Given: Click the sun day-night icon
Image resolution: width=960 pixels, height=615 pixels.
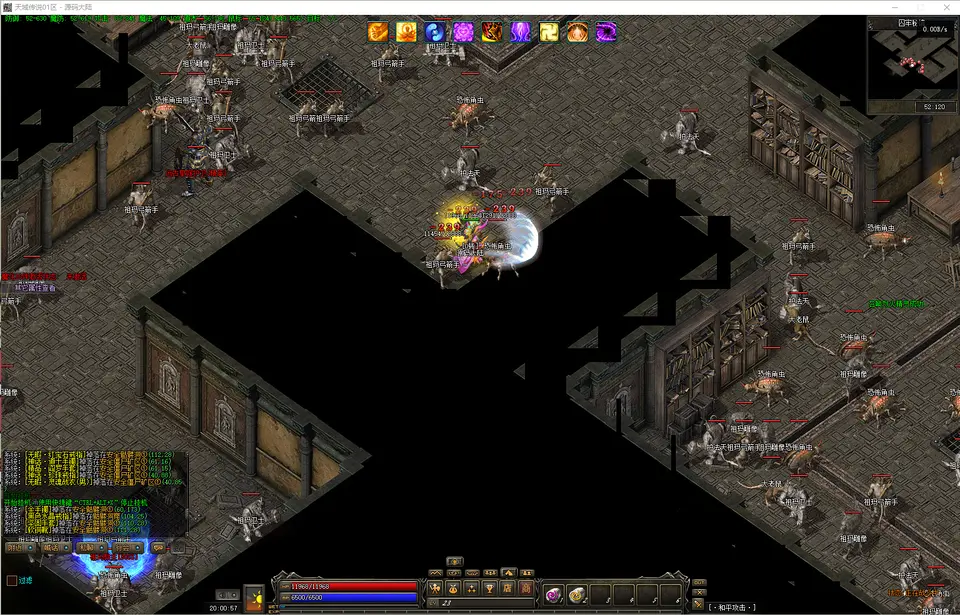Looking at the screenshot, I should [254, 597].
